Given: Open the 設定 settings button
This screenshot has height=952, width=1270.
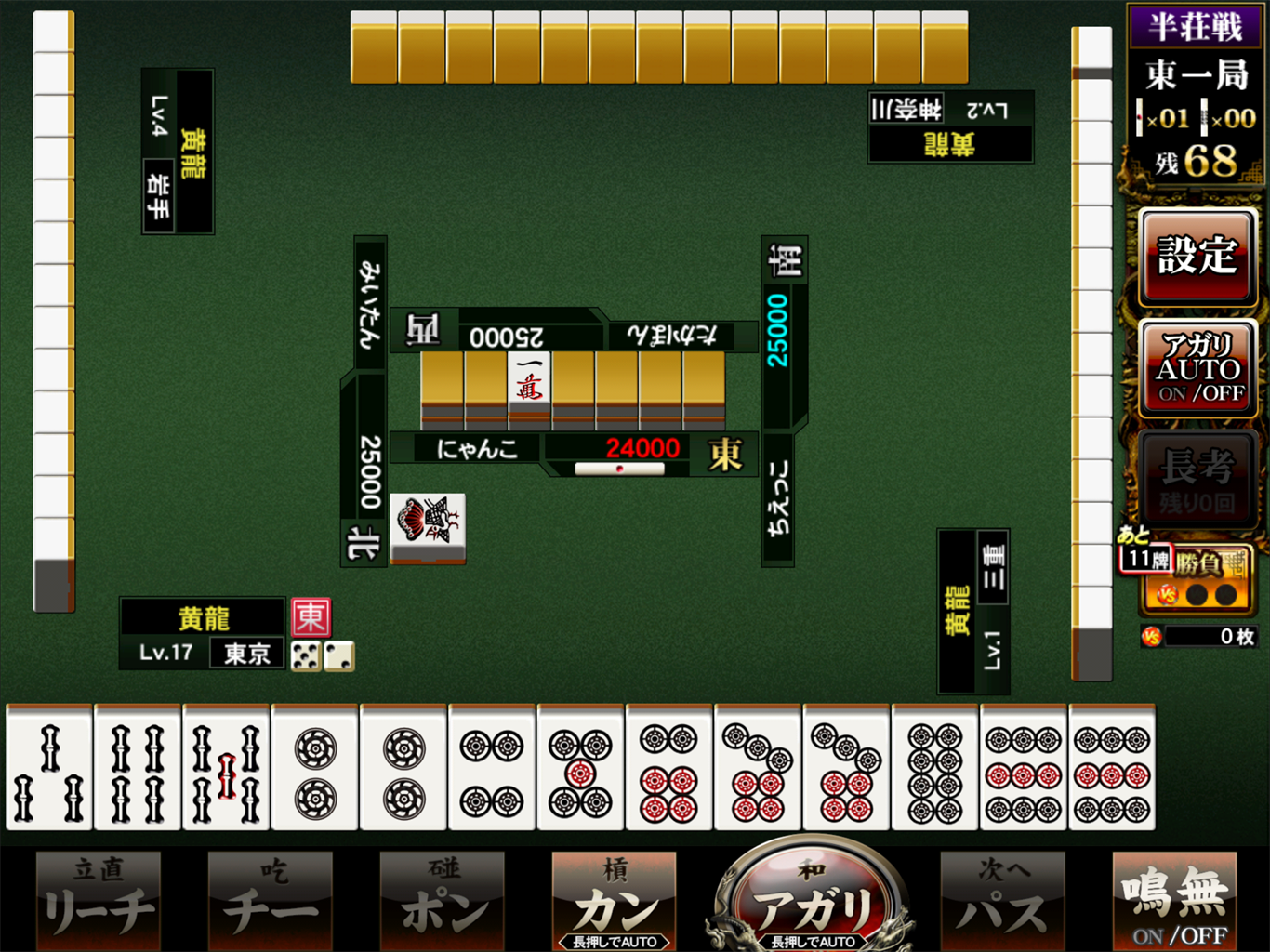Looking at the screenshot, I should pos(1197,256).
